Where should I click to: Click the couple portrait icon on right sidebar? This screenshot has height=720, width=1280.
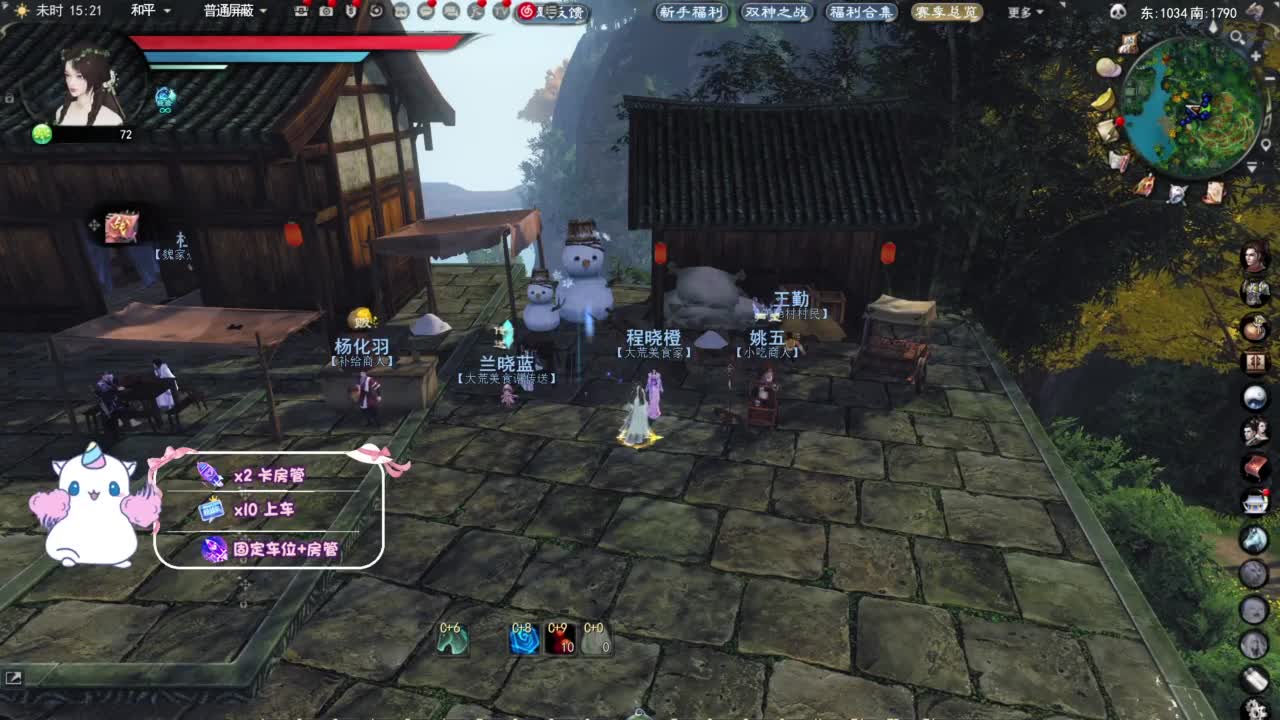(x=1256, y=432)
